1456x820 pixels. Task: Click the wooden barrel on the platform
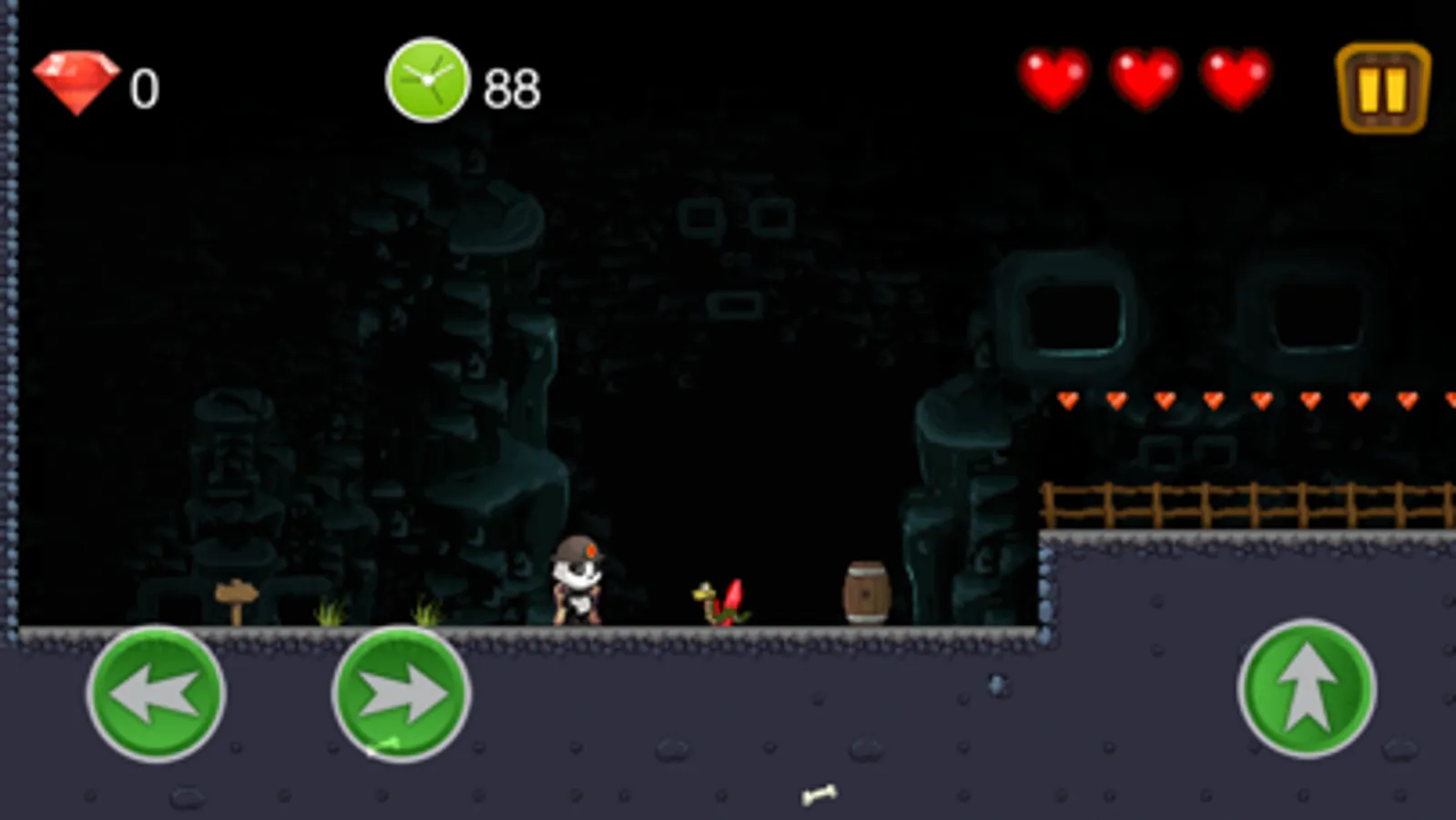tap(865, 590)
